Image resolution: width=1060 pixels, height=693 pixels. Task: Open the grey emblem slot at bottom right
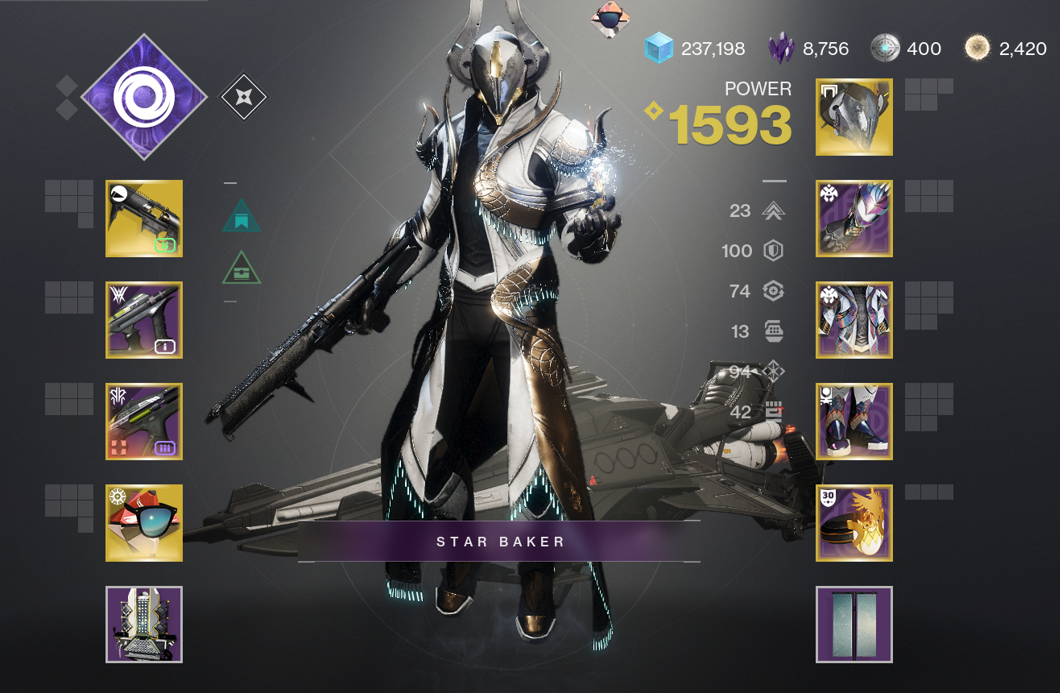(x=854, y=624)
